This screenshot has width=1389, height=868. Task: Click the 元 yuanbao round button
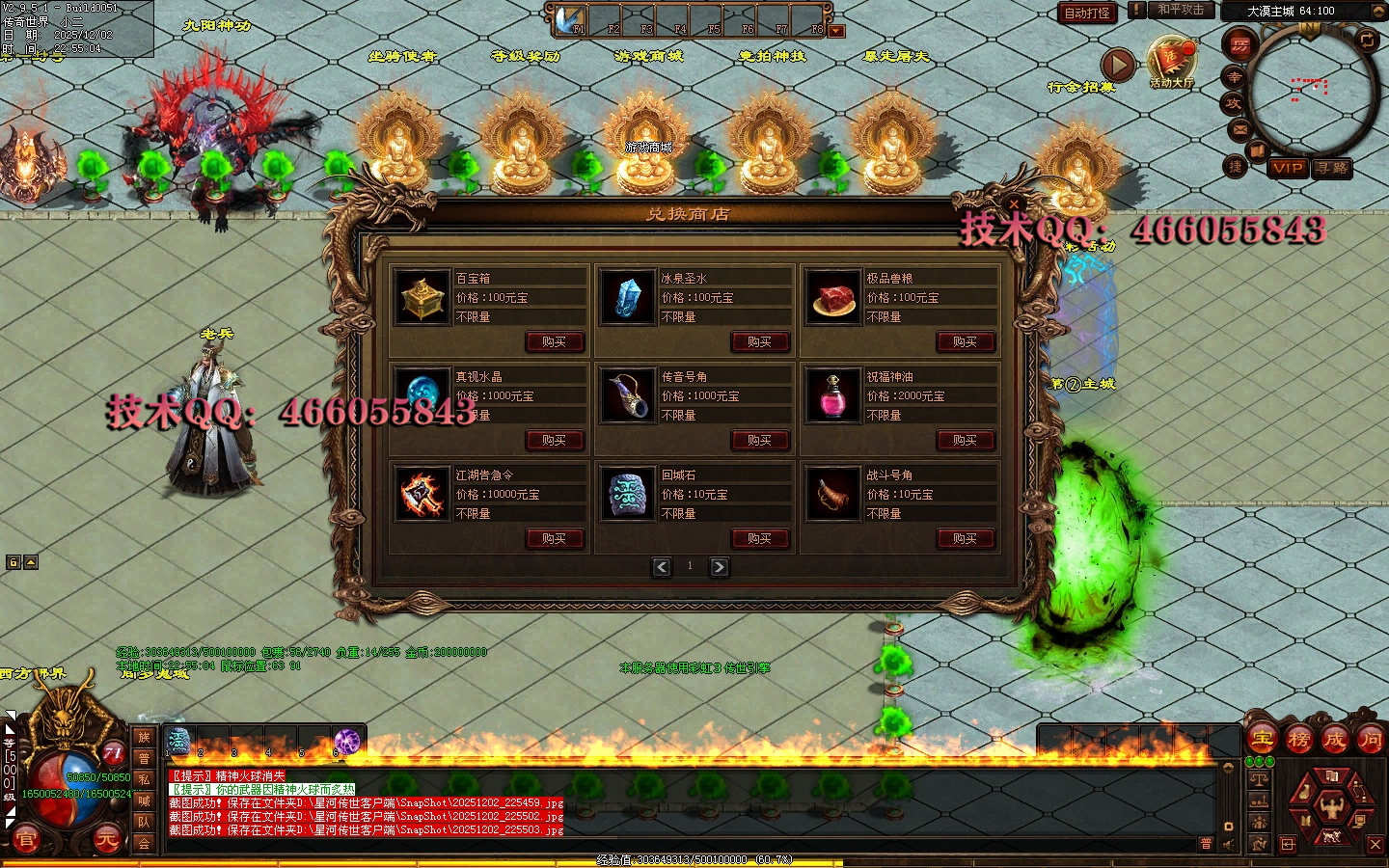tap(106, 840)
